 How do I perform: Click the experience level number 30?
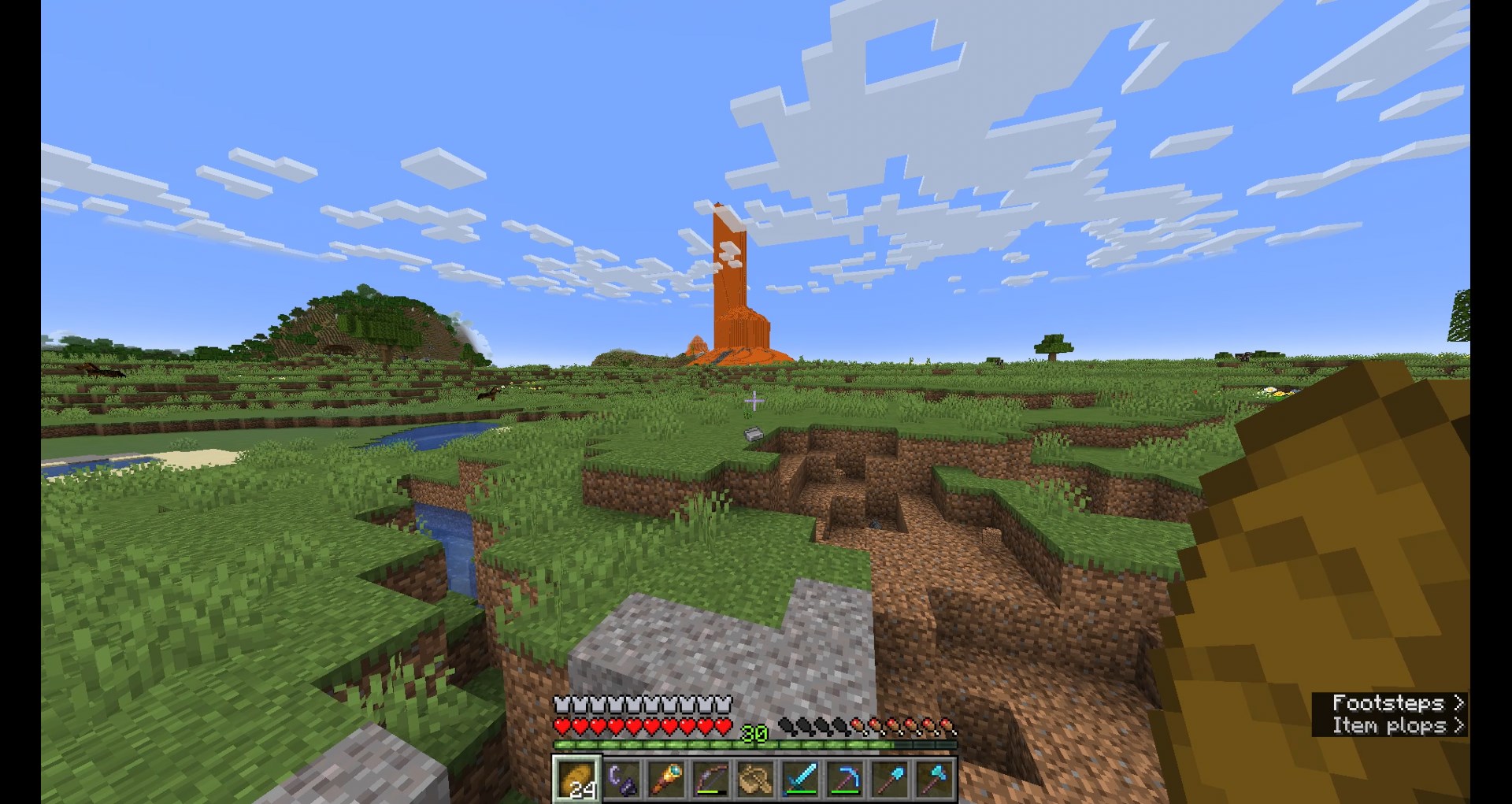point(755,732)
